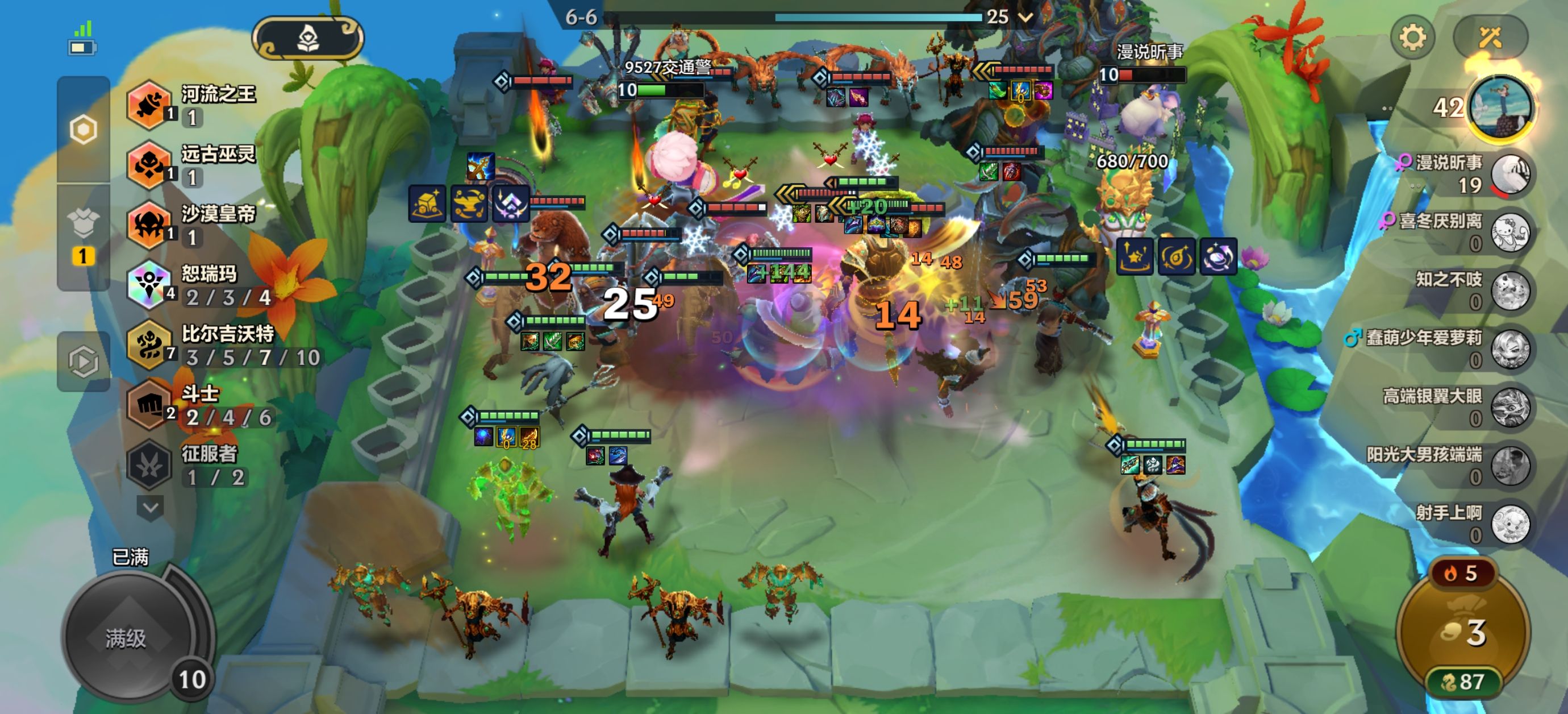1568x714 pixels.
Task: Tap your own avatar with 42 health
Action: point(1501,109)
